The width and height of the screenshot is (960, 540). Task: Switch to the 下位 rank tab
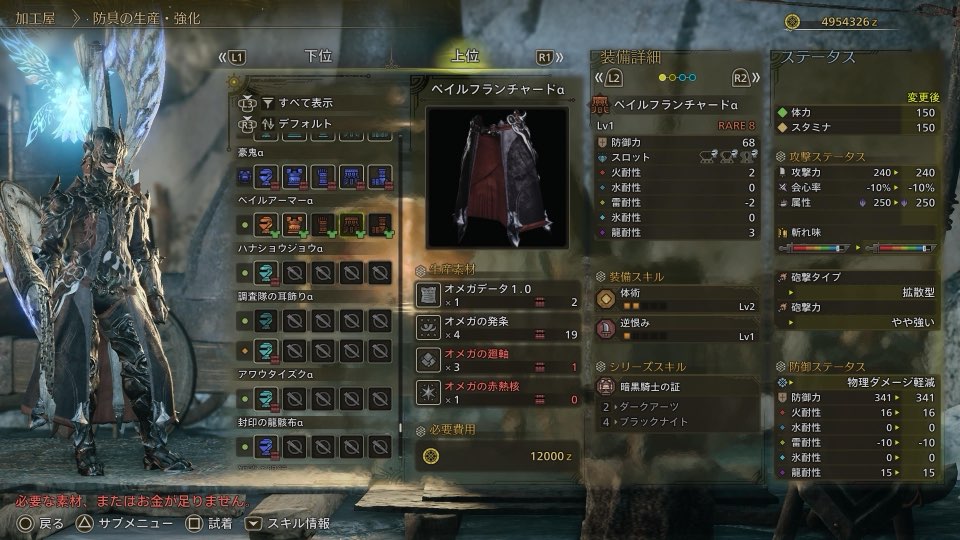point(318,57)
